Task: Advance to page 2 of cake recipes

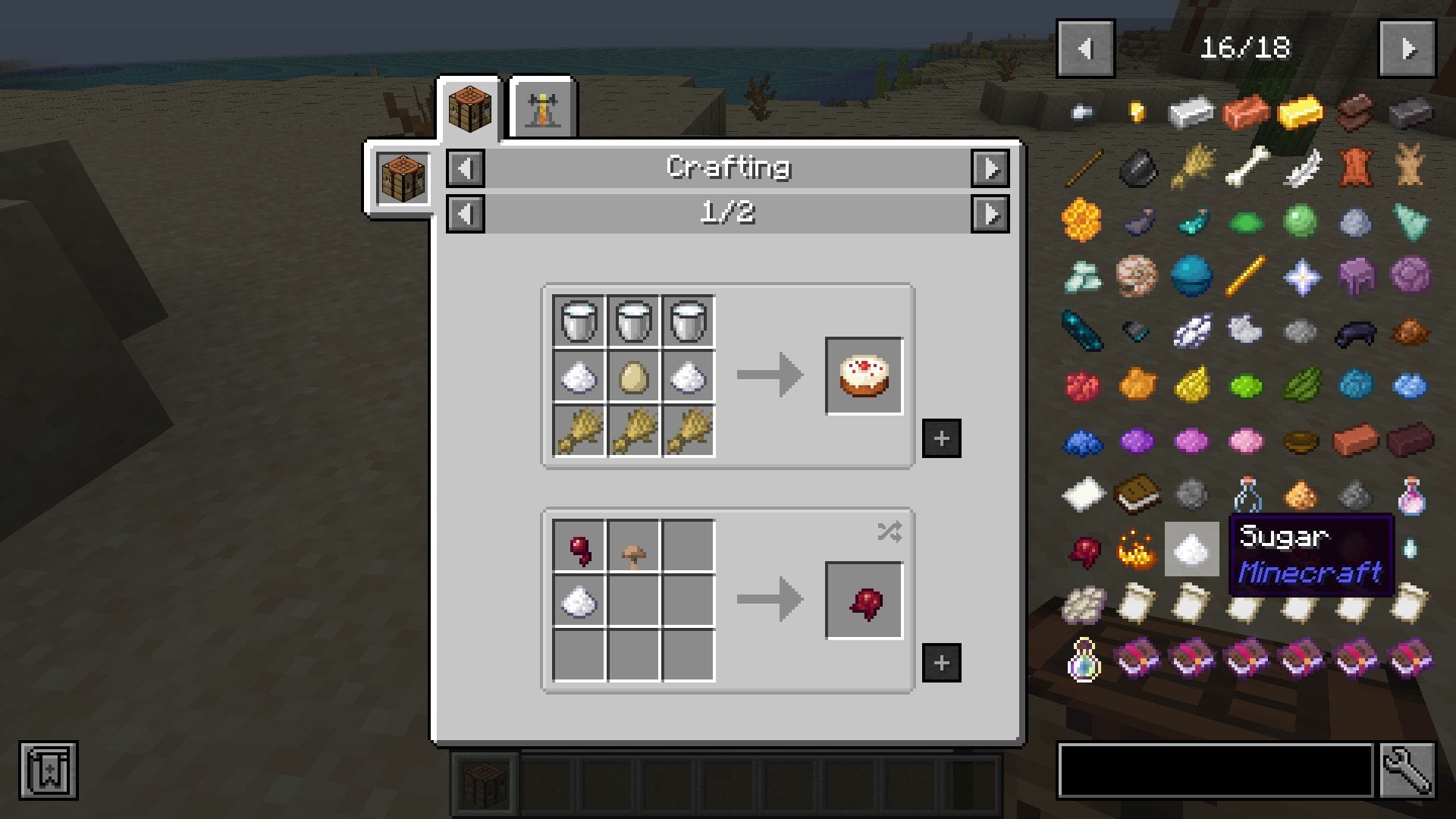Action: pos(991,214)
